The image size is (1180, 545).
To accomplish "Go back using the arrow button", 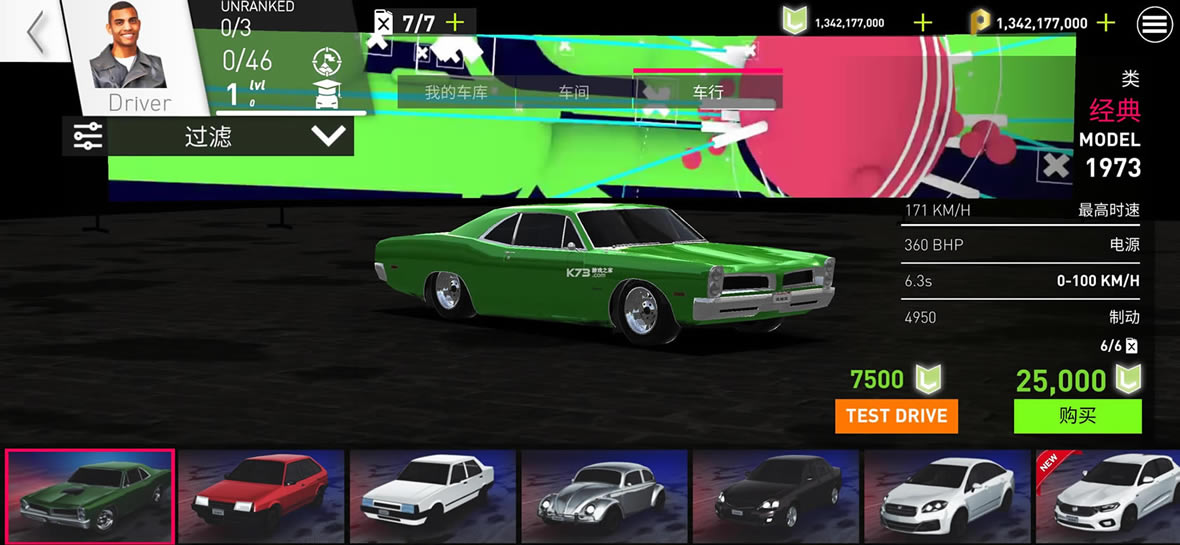I will click(36, 33).
